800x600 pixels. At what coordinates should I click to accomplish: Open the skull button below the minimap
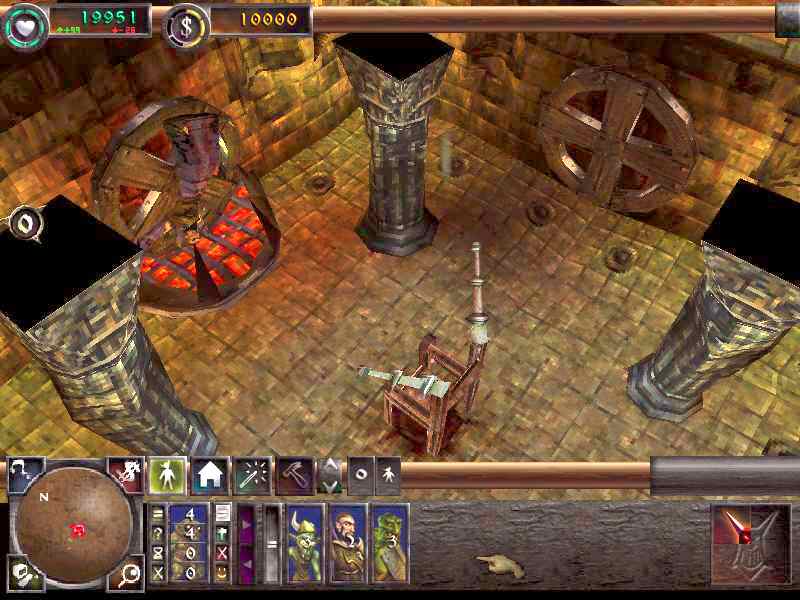tap(22, 572)
